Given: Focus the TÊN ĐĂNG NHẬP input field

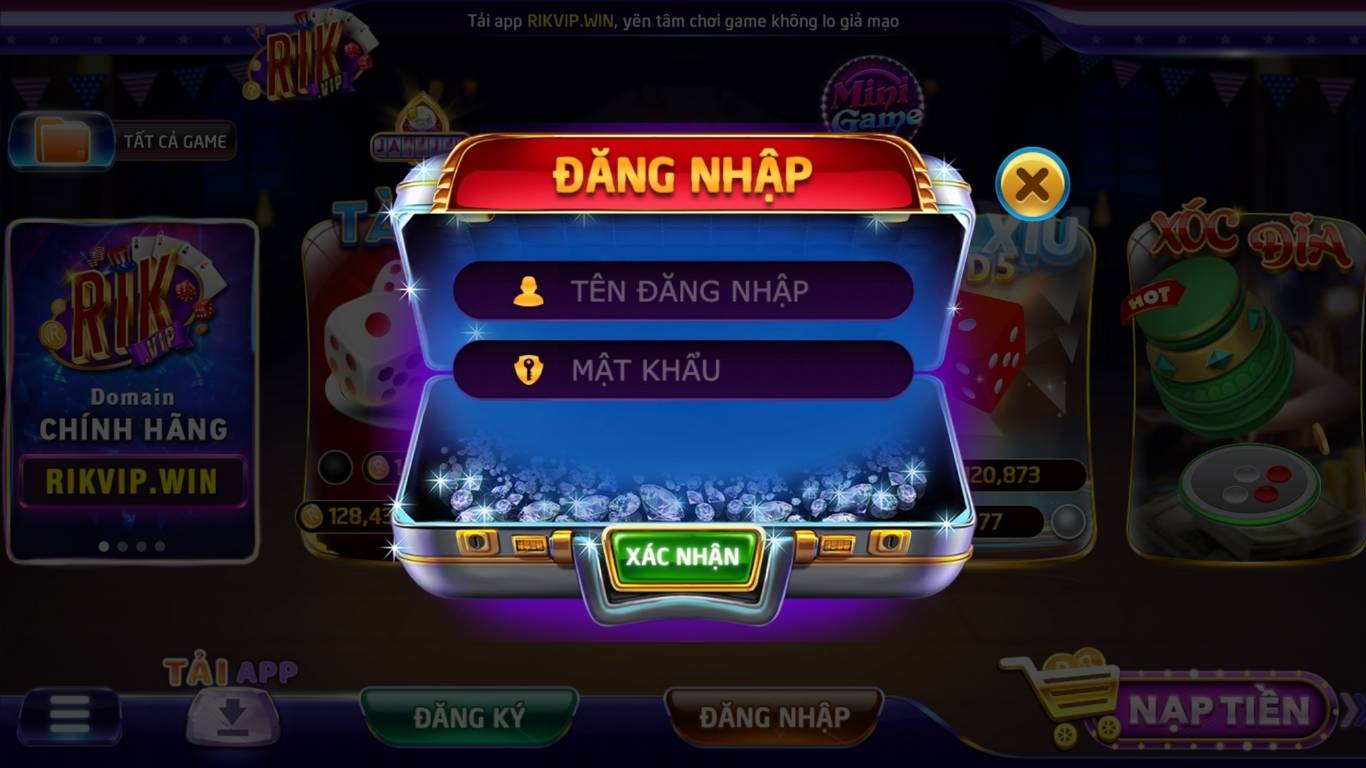Looking at the screenshot, I should point(683,290).
